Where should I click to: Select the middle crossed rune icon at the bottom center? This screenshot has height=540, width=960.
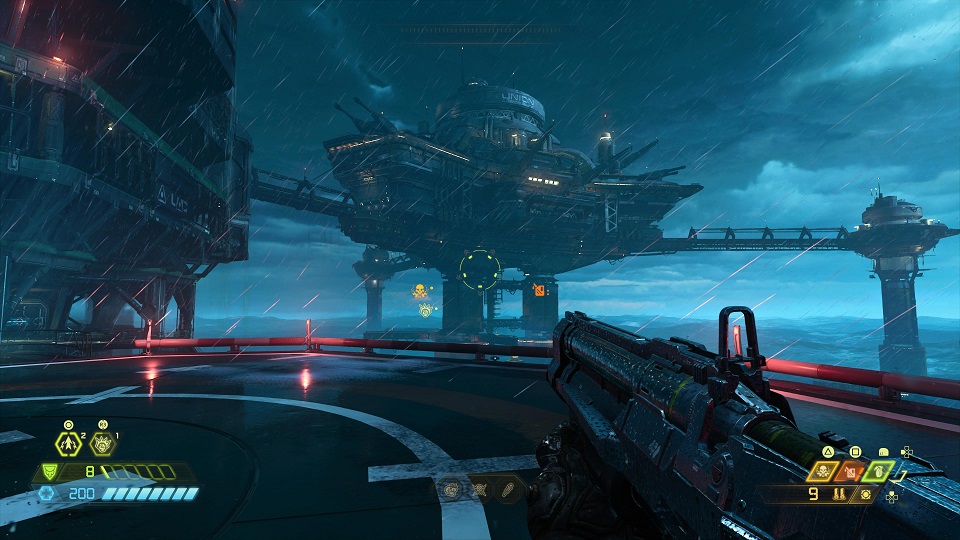click(x=480, y=491)
